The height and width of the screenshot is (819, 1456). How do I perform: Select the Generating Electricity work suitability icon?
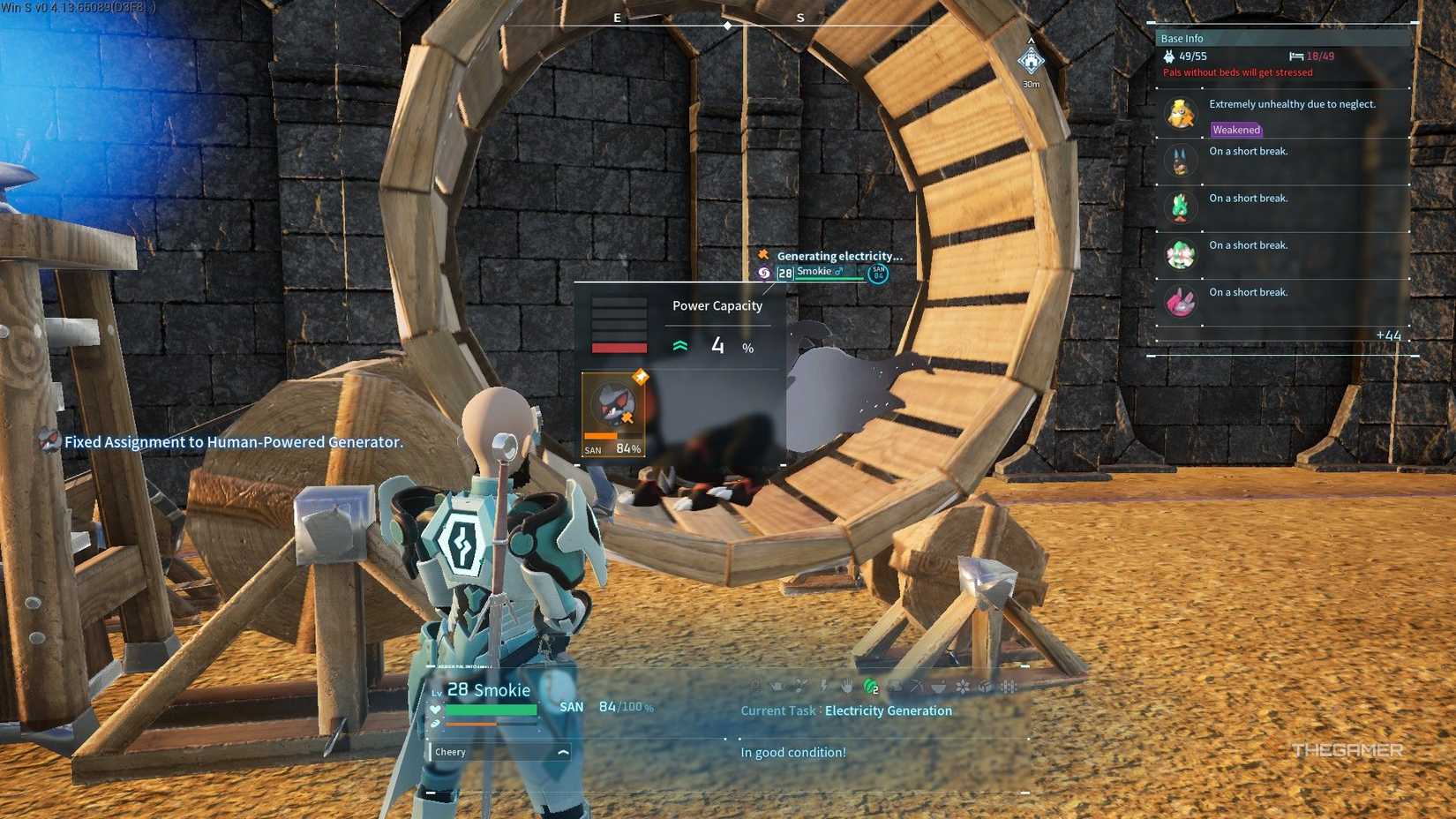pos(823,686)
